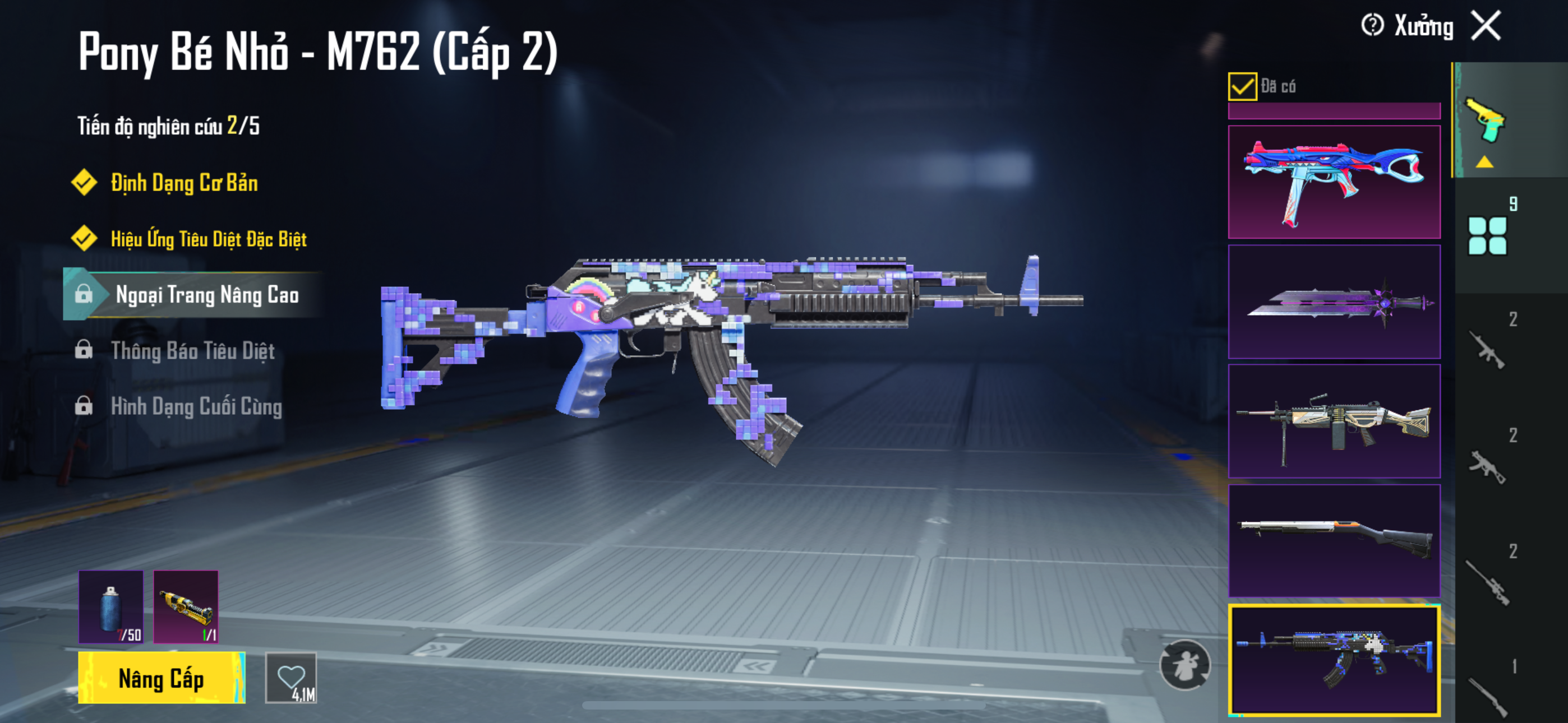Switch to the yellow pistol category tab
The width and height of the screenshot is (1568, 723).
pyautogui.click(x=1486, y=121)
